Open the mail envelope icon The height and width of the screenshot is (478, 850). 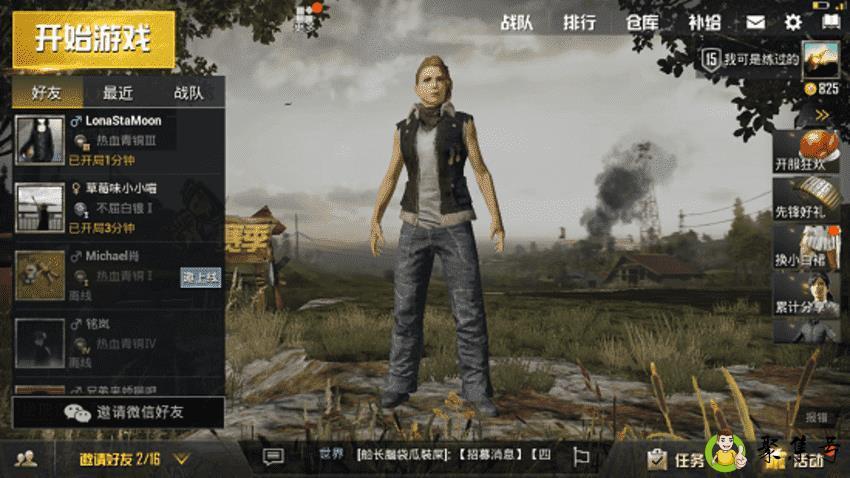tap(755, 22)
